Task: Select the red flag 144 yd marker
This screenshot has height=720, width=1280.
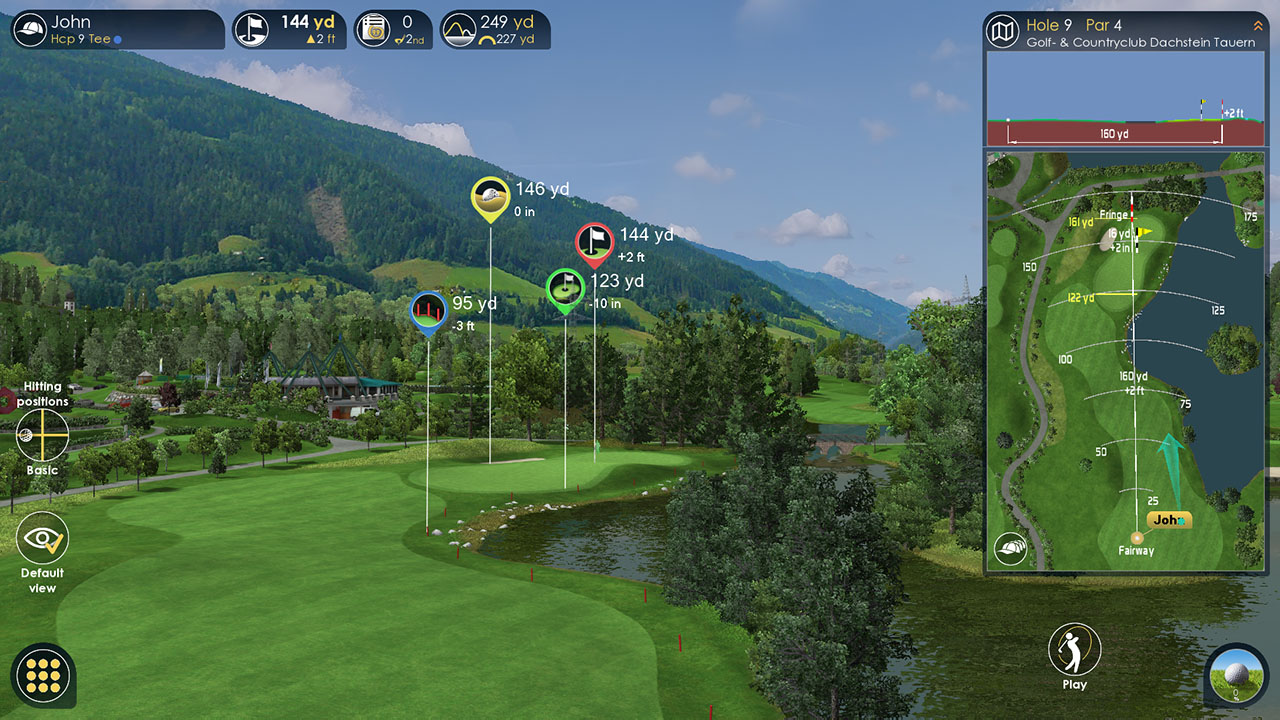Action: click(594, 242)
